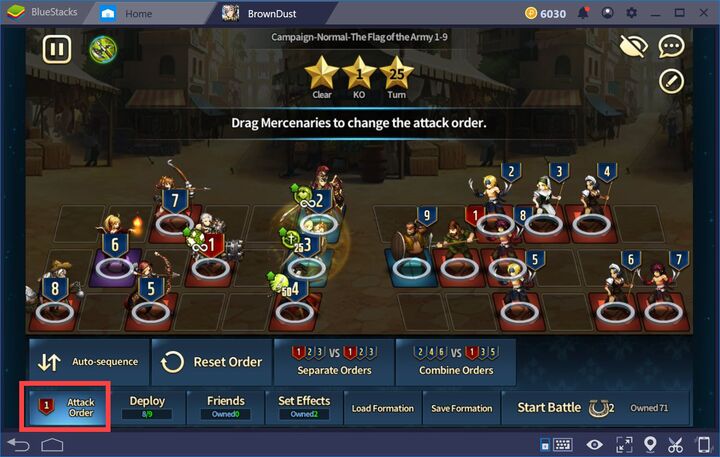Select Combine Orders option
This screenshot has height=457, width=720.
pyautogui.click(x=455, y=362)
